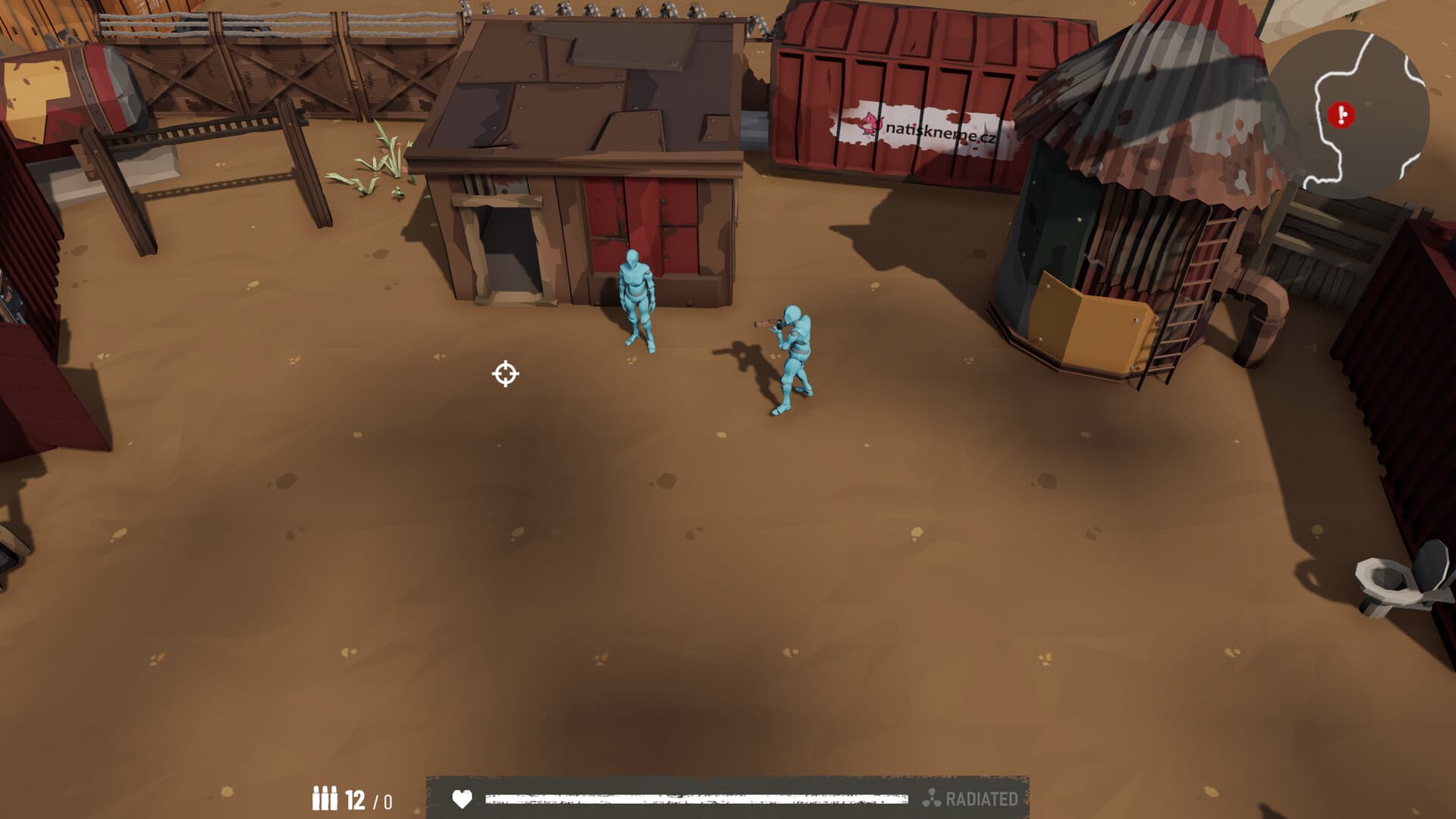Click the crosshair reticle in the play area
Image resolution: width=1456 pixels, height=819 pixels.
coord(505,374)
